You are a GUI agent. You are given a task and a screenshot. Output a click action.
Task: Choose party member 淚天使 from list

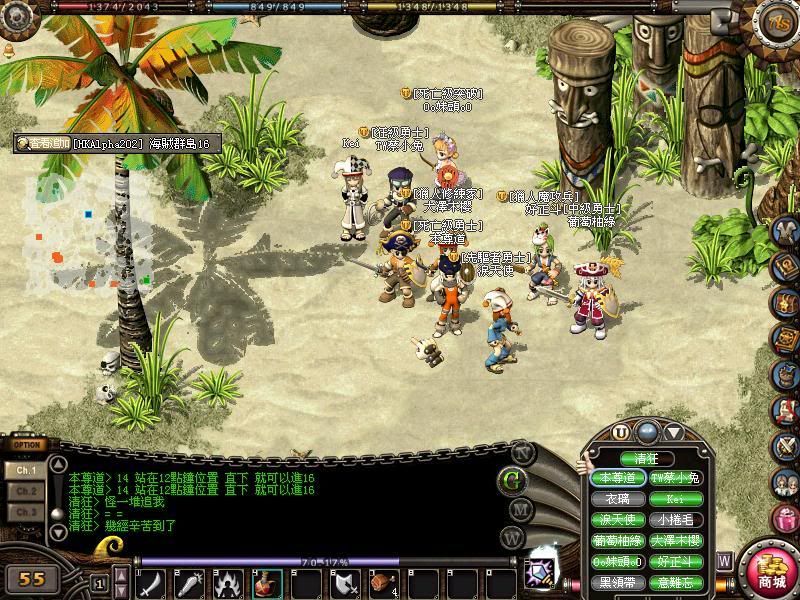pyautogui.click(x=618, y=520)
